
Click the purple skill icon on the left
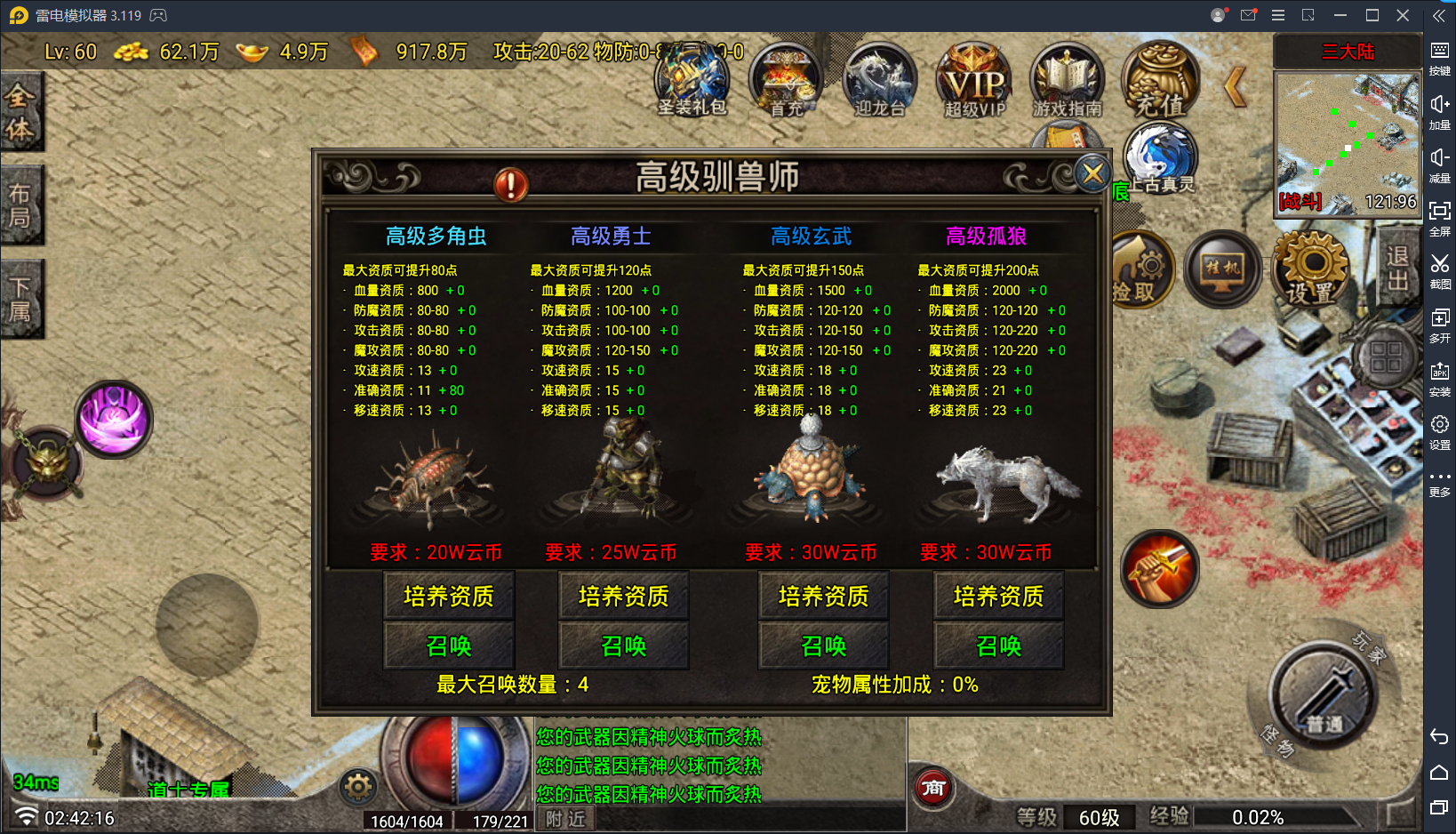click(x=115, y=418)
